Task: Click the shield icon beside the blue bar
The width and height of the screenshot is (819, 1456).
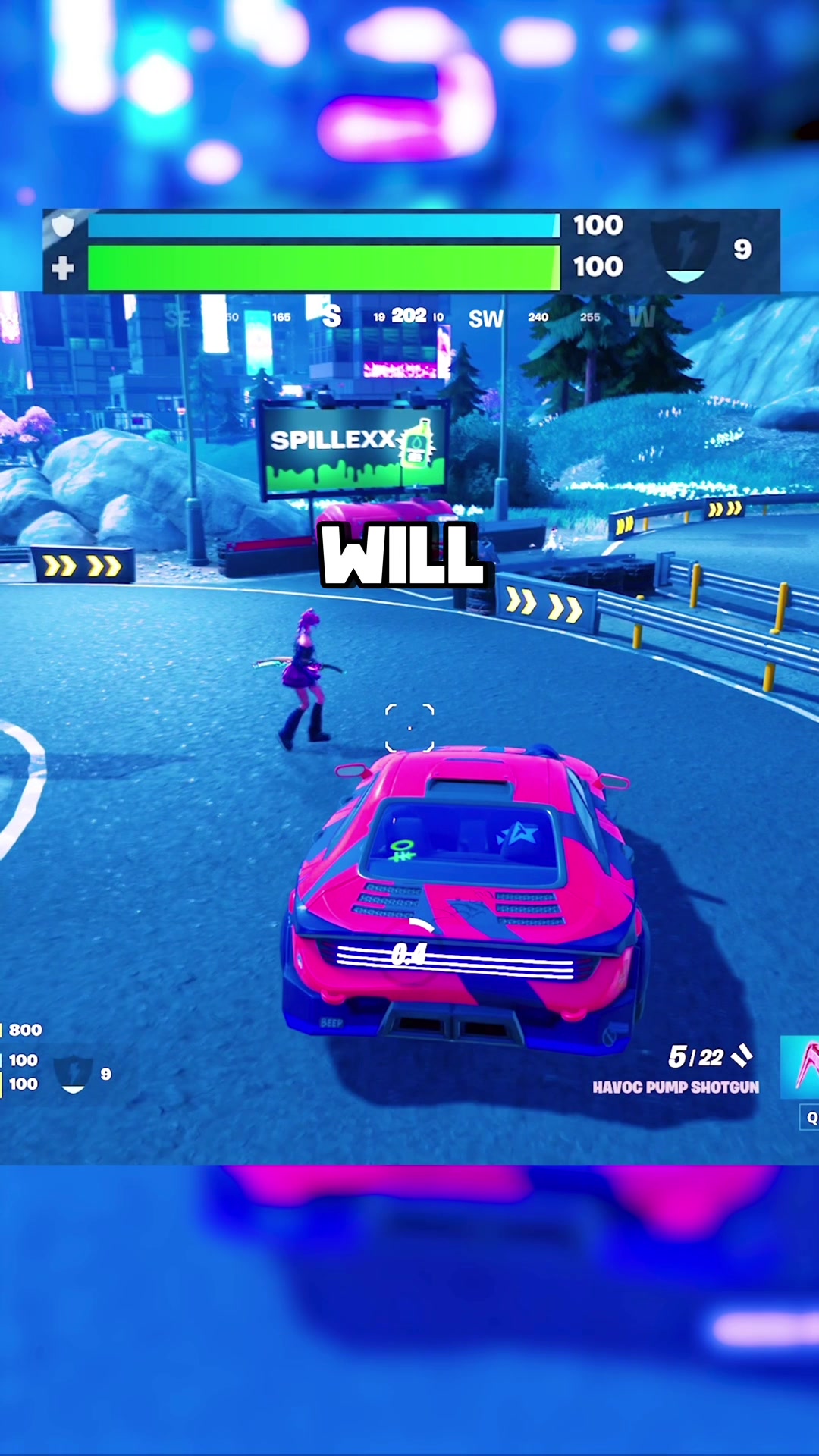Action: pos(63,225)
